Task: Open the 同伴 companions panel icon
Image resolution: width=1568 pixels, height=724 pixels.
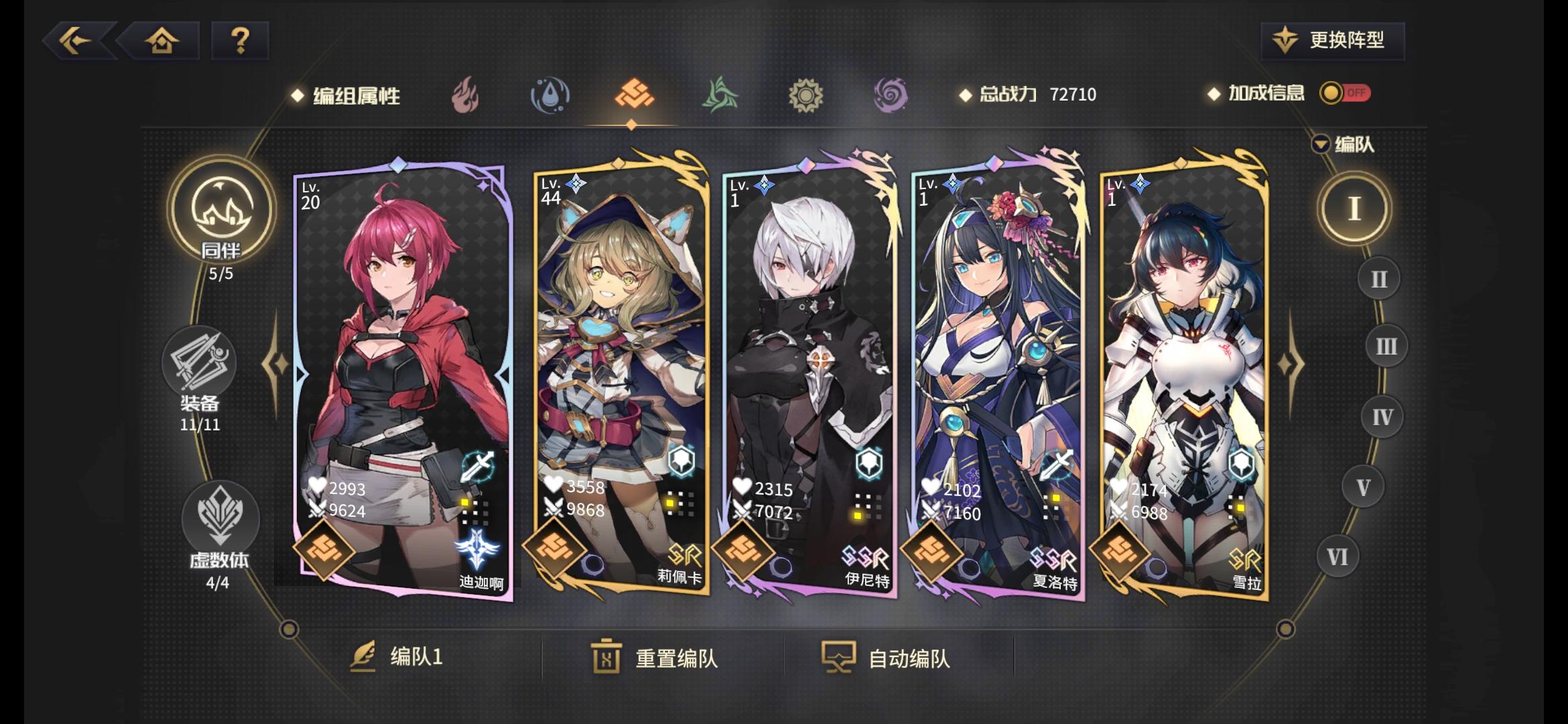Action: pos(221,213)
